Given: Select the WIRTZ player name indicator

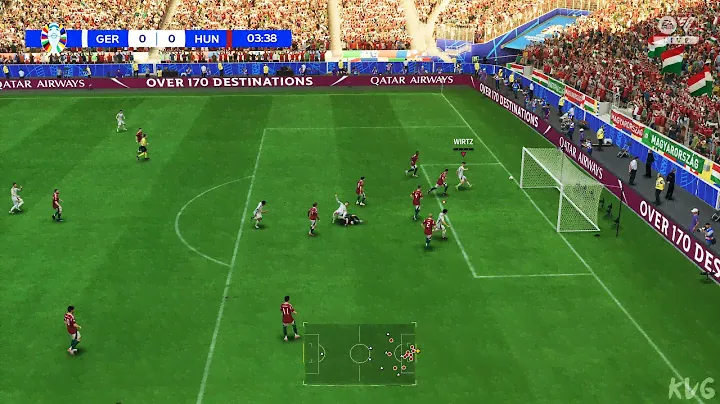Looking at the screenshot, I should tap(462, 142).
